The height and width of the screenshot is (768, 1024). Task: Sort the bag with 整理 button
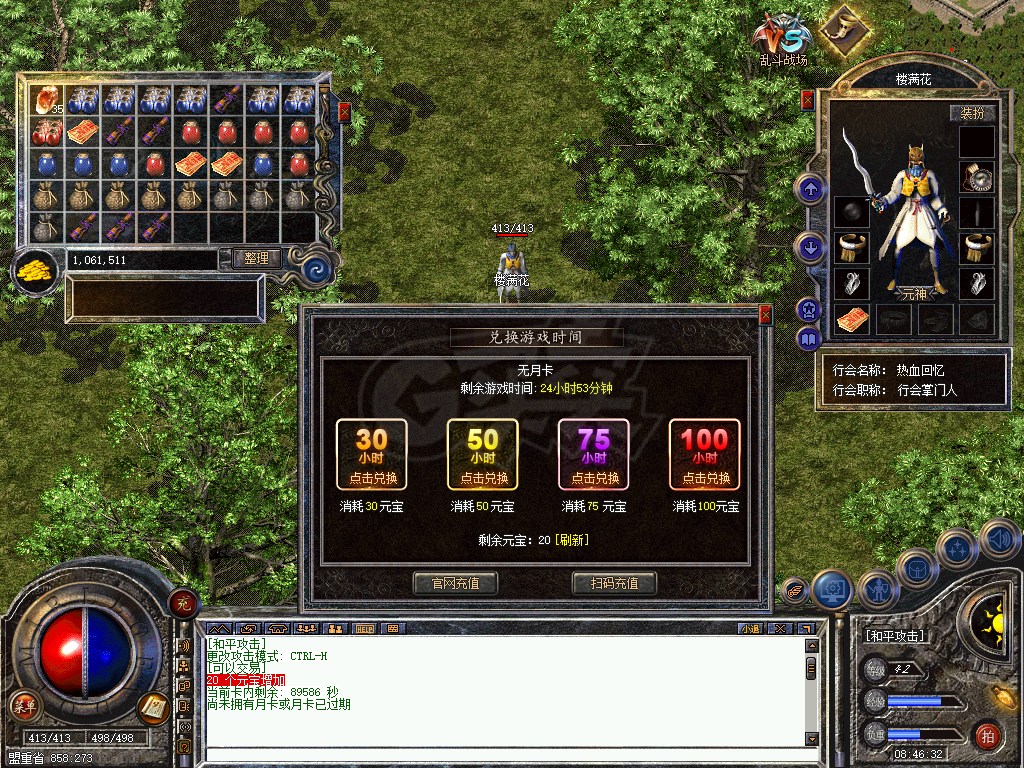[x=256, y=258]
